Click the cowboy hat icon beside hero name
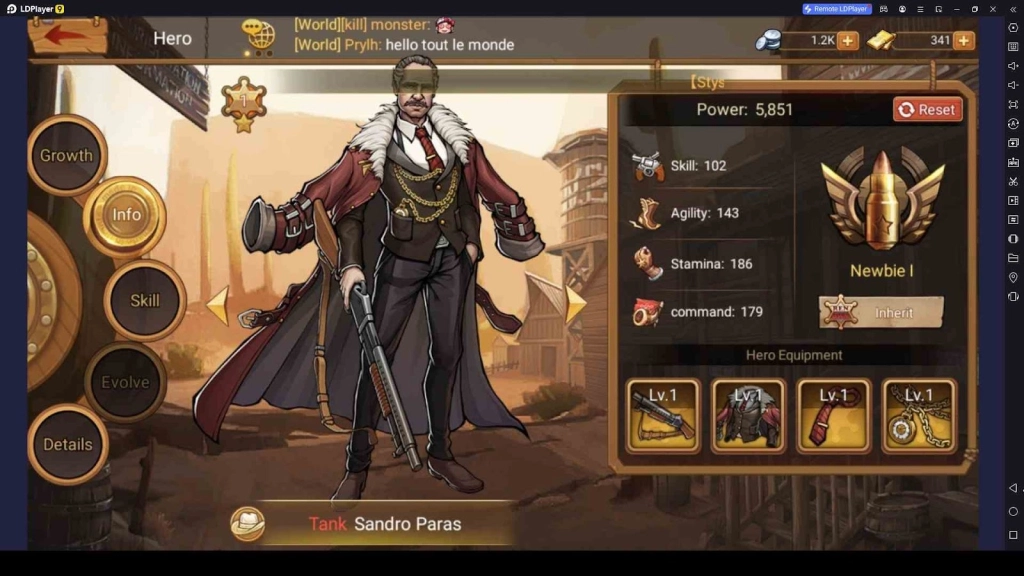Image resolution: width=1024 pixels, height=576 pixels. [247, 524]
